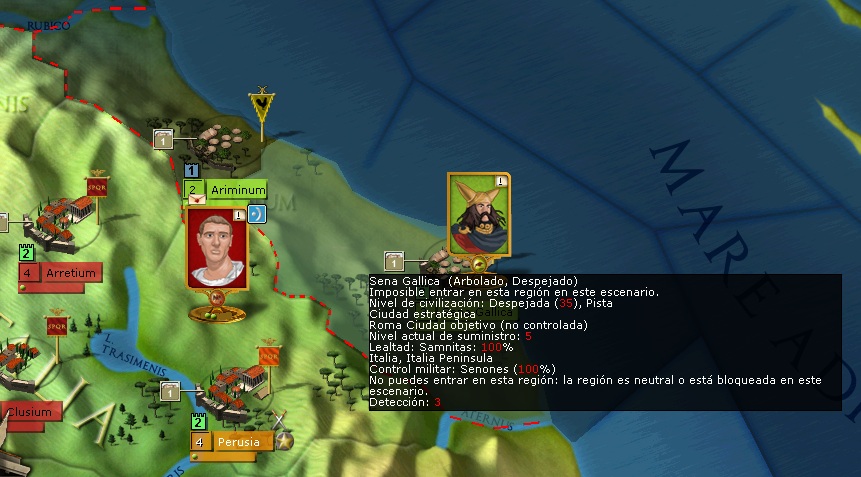Click the blue crescent icon beside Roman portrait
The height and width of the screenshot is (477, 861).
(x=256, y=213)
